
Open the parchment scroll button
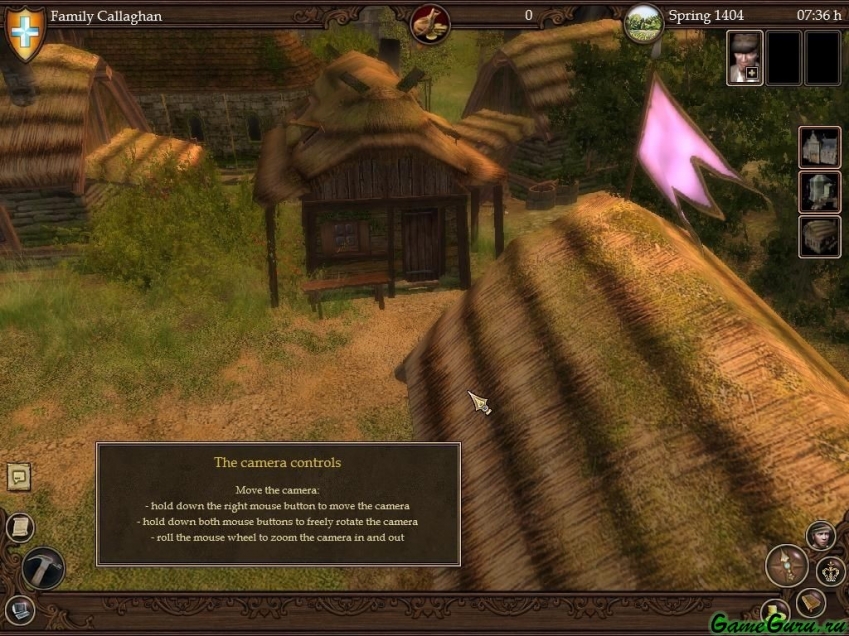(x=19, y=527)
